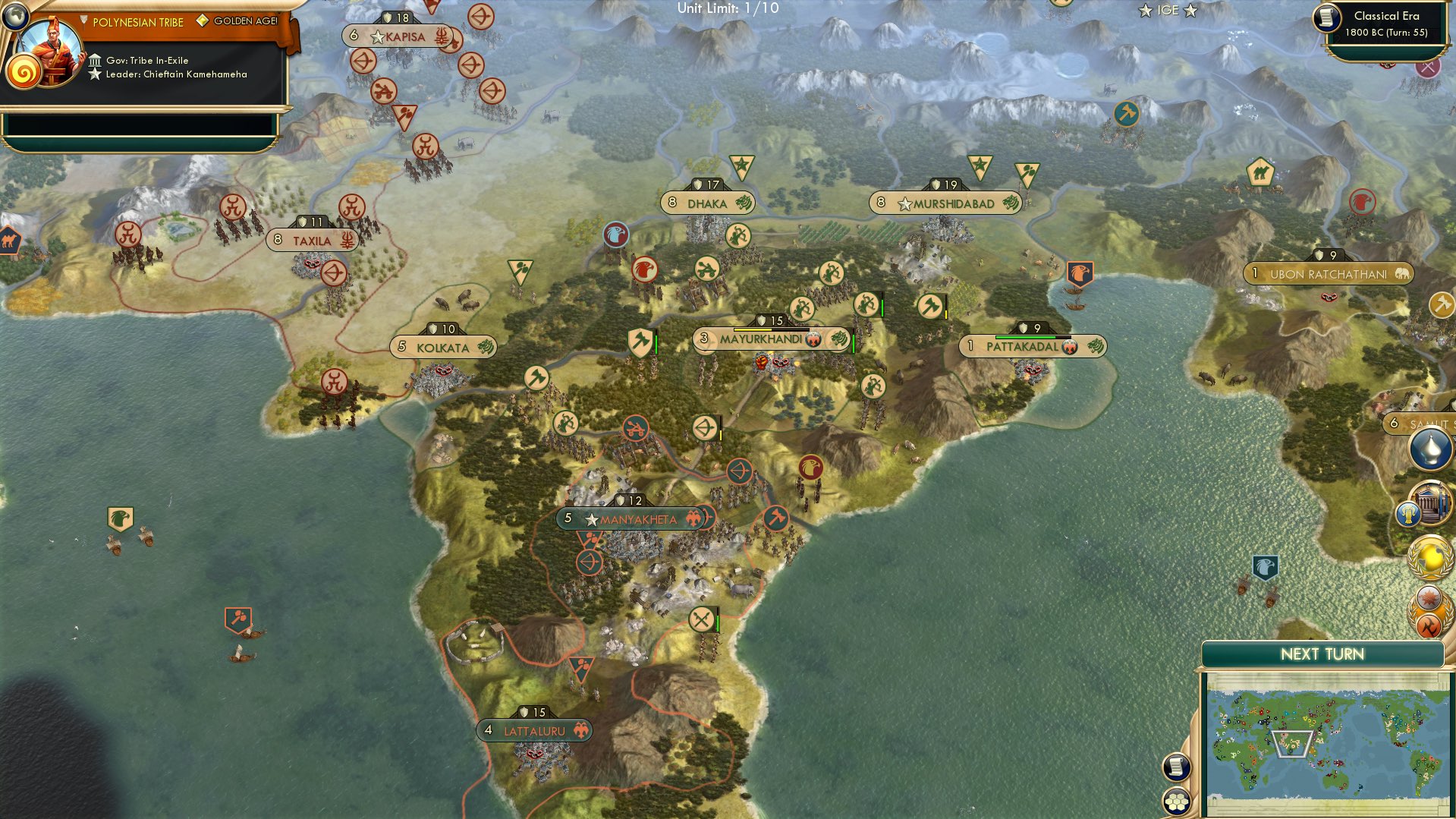Click the red eagle unit flag near Pattakadal
Image resolution: width=1456 pixels, height=819 pixels.
pos(1080,269)
